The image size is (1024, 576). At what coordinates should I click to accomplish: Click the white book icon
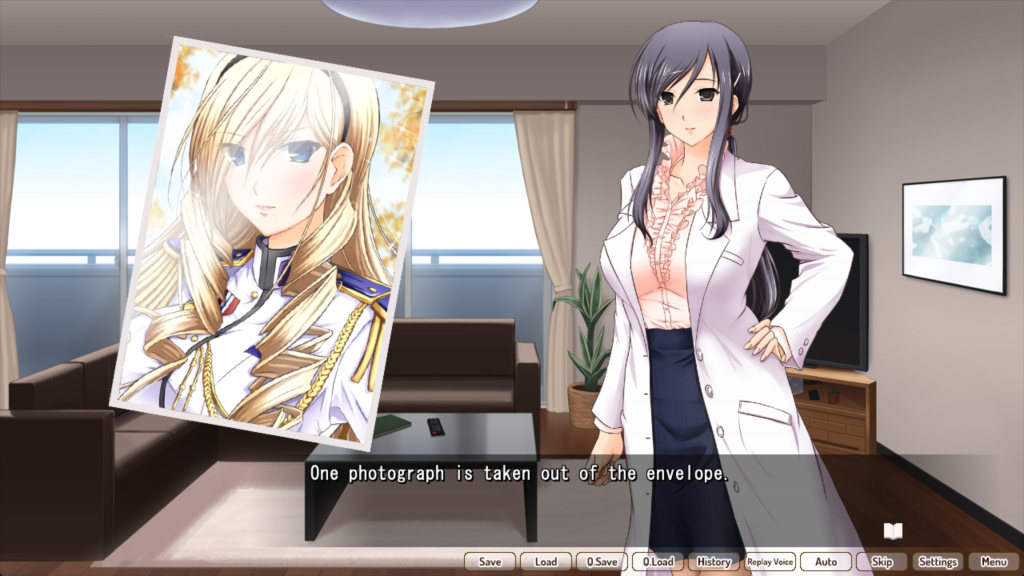[893, 531]
